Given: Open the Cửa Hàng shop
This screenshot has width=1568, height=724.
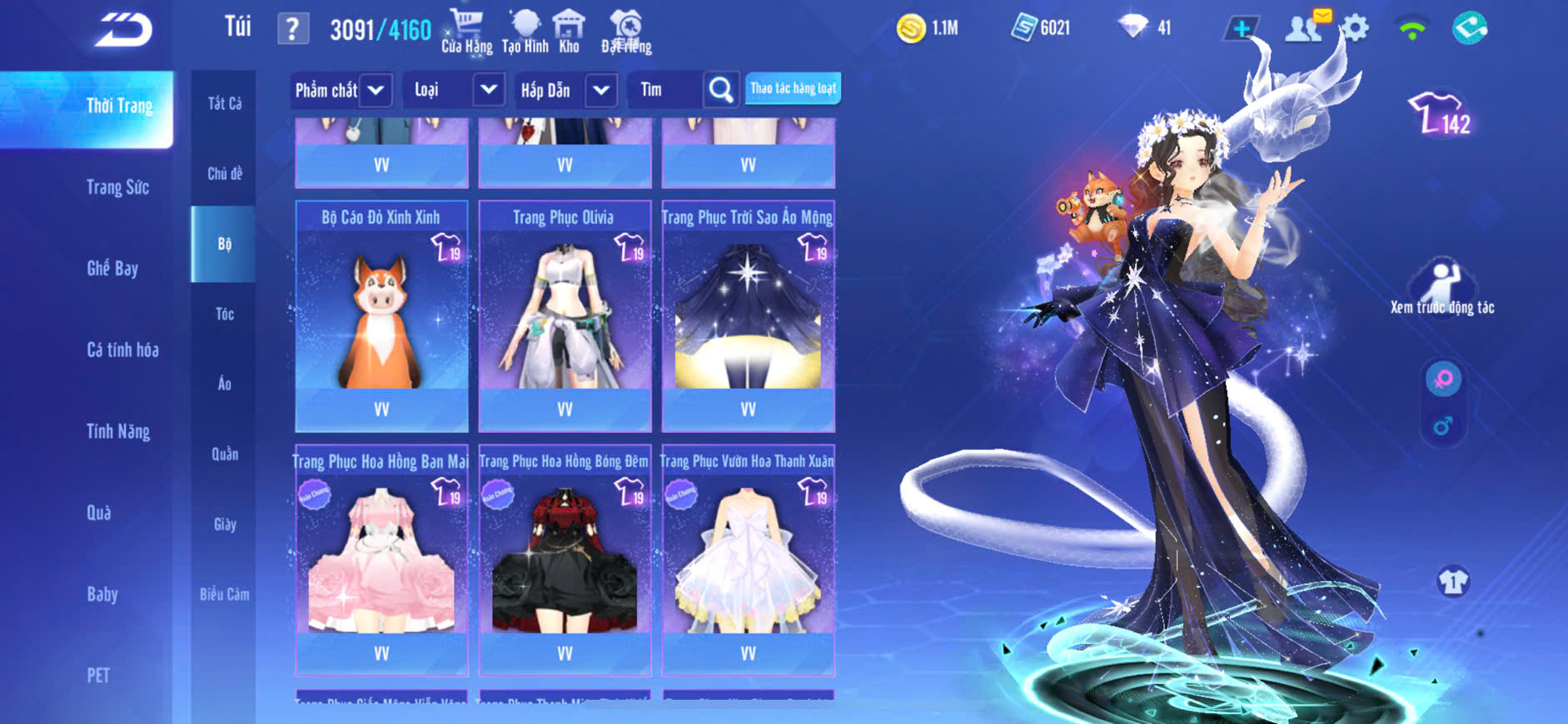Looking at the screenshot, I should click(x=466, y=31).
